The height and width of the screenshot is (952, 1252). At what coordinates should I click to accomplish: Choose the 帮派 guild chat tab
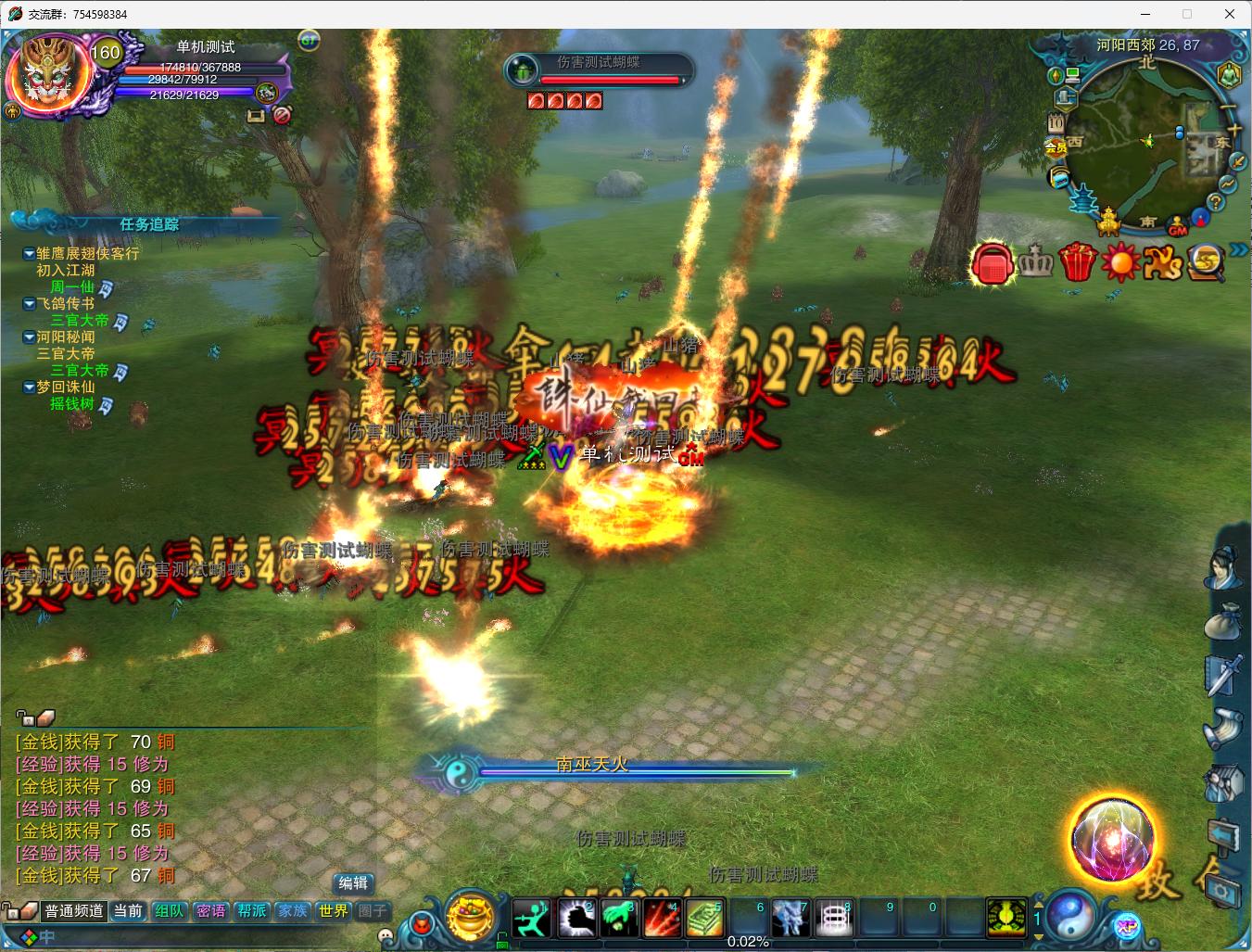click(251, 911)
